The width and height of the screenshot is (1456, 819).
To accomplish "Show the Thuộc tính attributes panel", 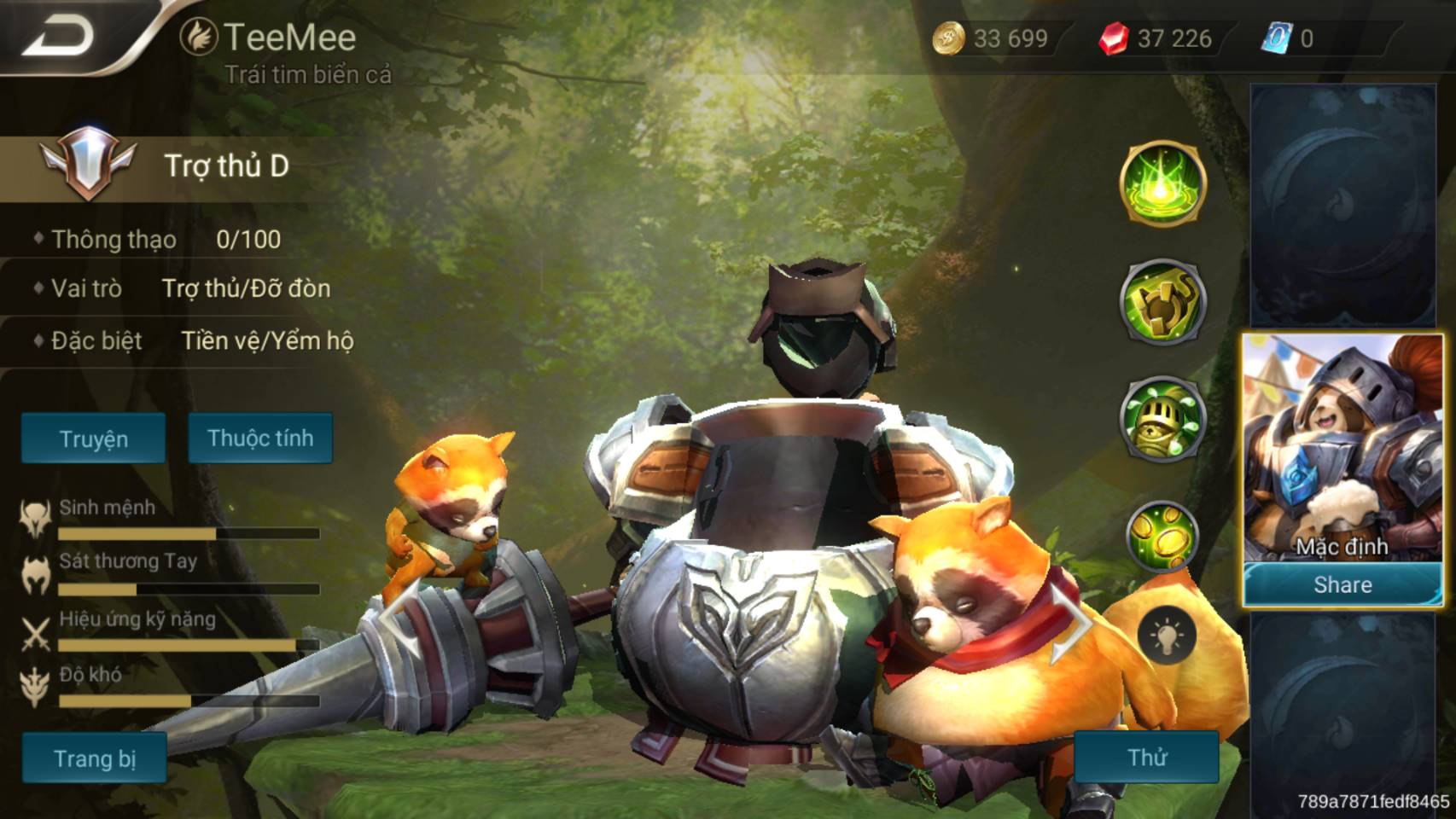I will 260,438.
